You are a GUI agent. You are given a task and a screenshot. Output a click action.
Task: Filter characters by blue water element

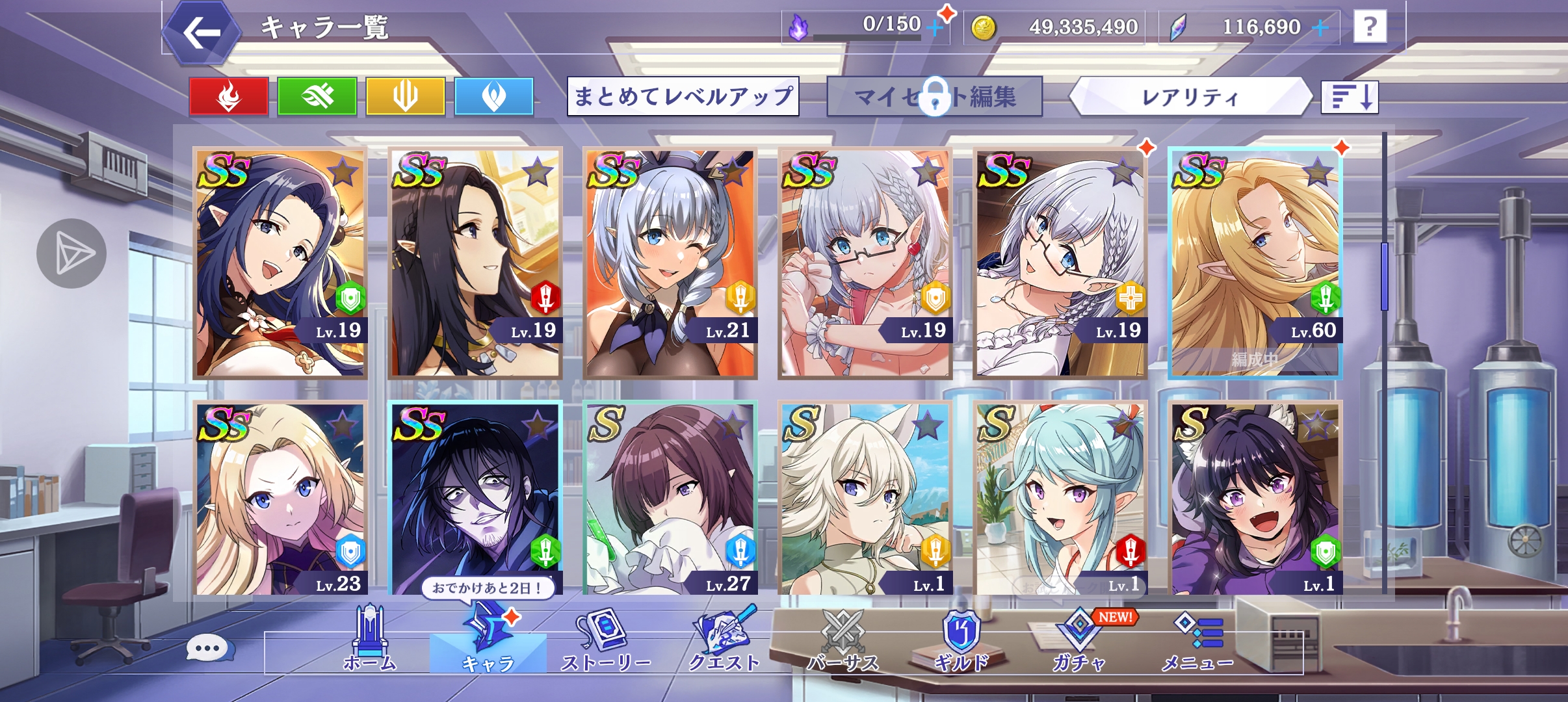point(494,97)
